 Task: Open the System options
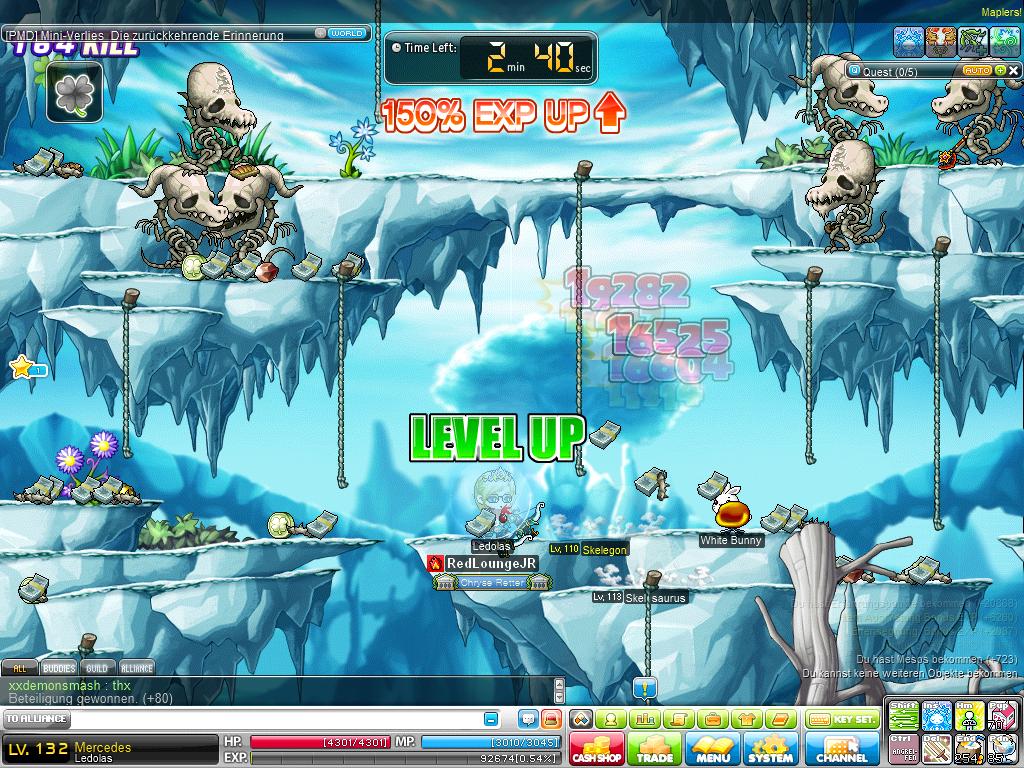770,749
